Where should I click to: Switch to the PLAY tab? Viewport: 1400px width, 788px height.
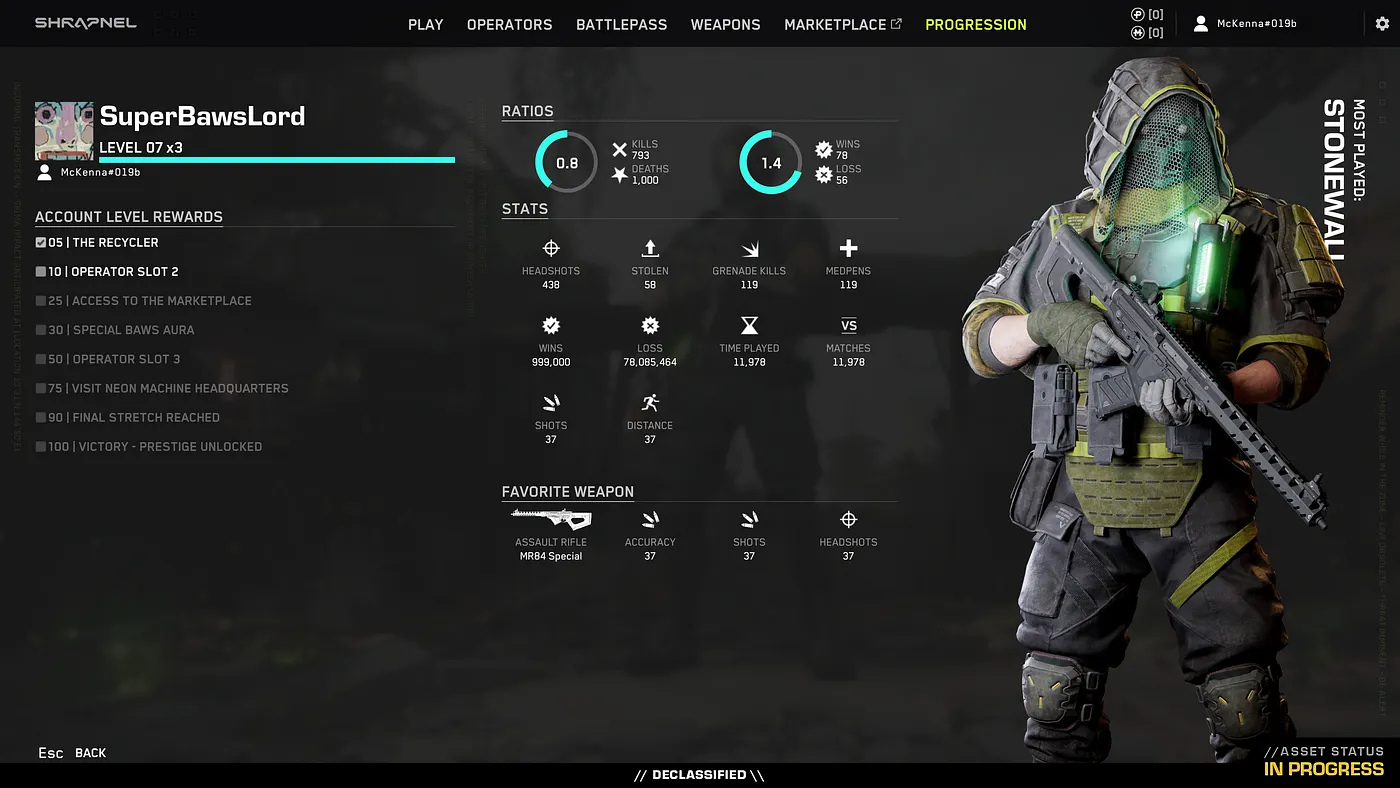425,24
